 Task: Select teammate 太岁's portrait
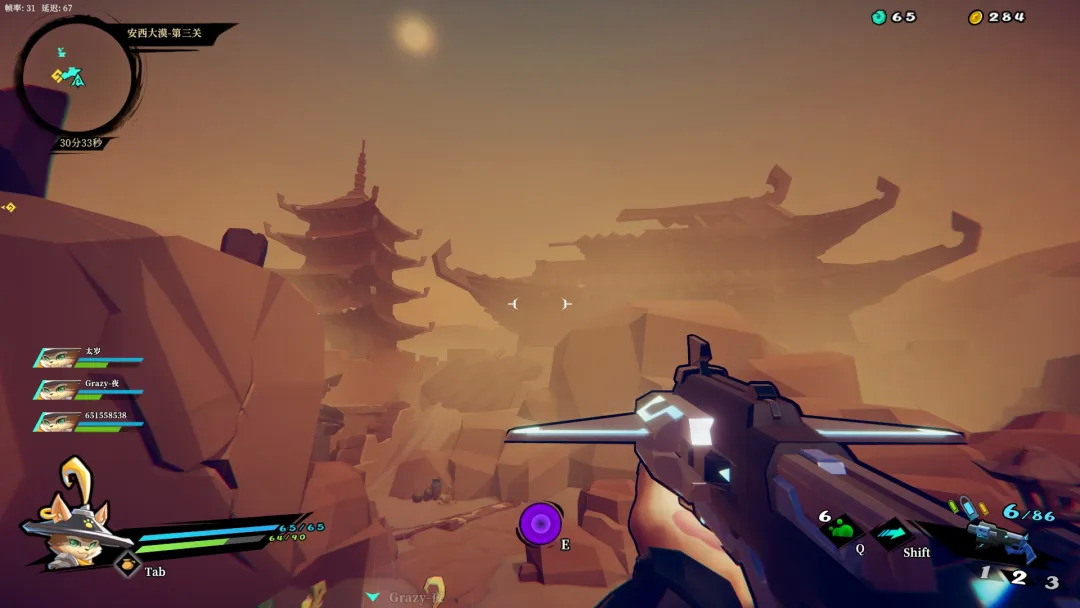[55, 358]
